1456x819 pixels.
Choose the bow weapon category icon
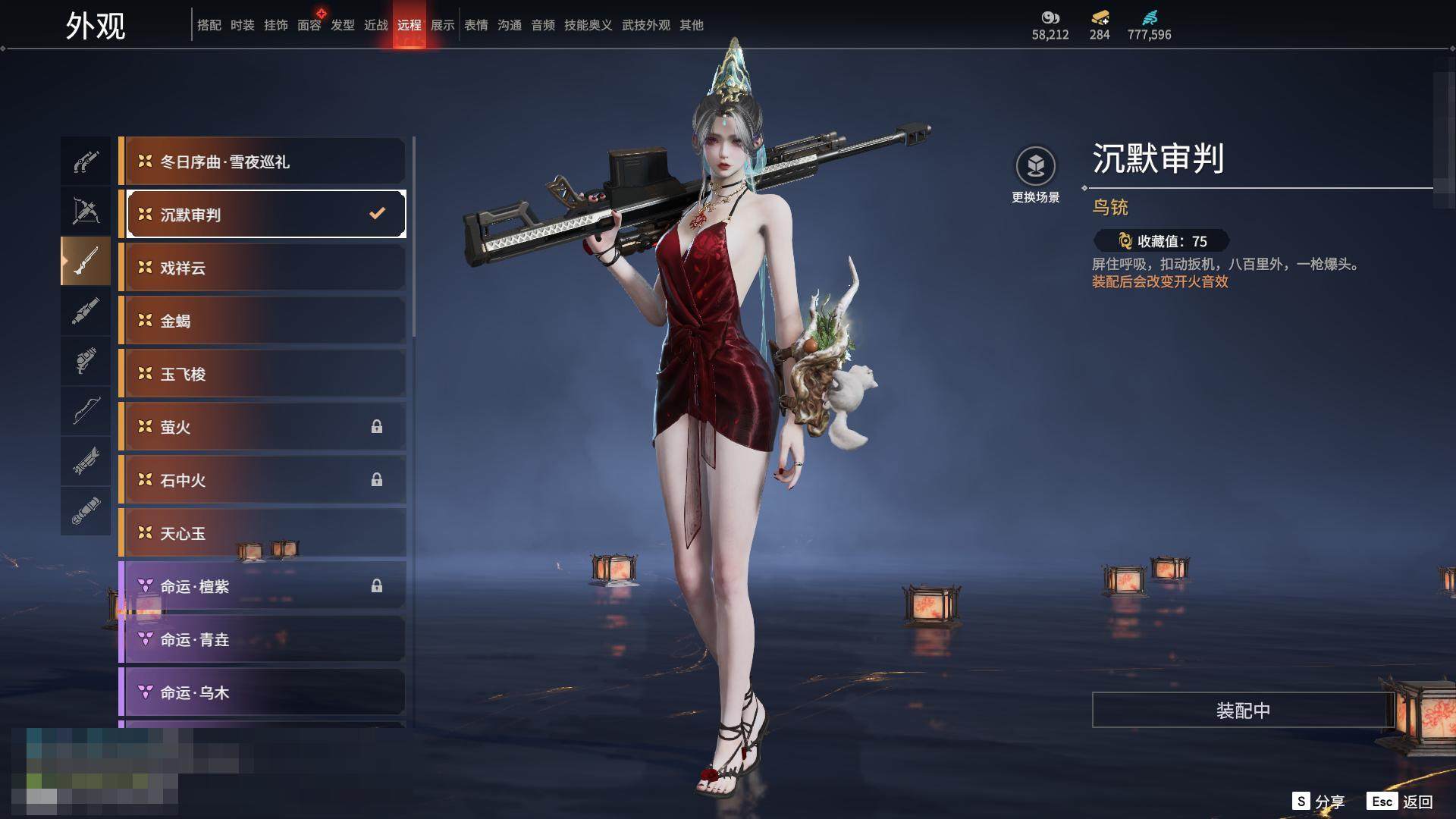tap(86, 411)
